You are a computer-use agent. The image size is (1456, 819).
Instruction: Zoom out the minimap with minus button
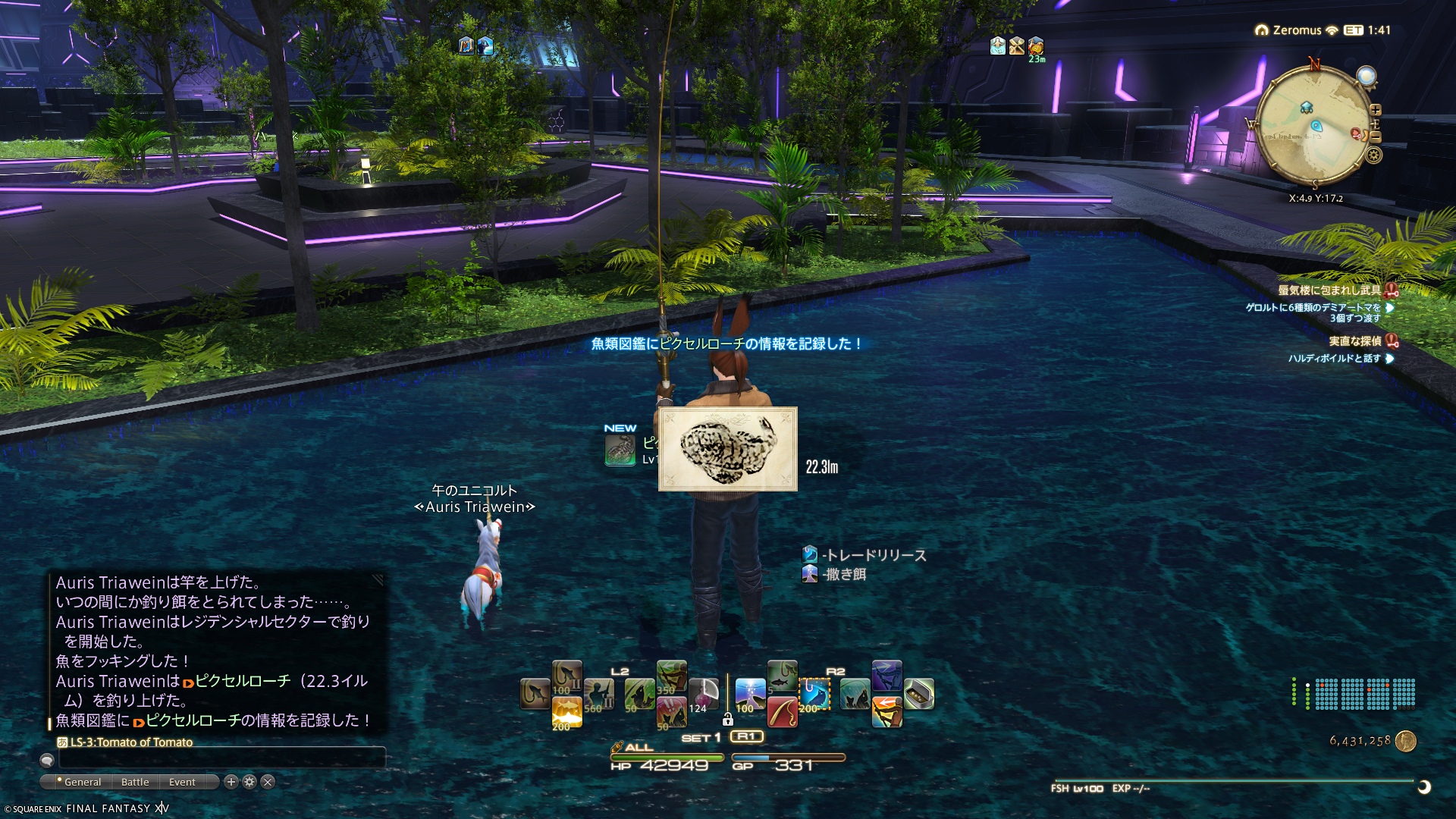(x=1376, y=137)
